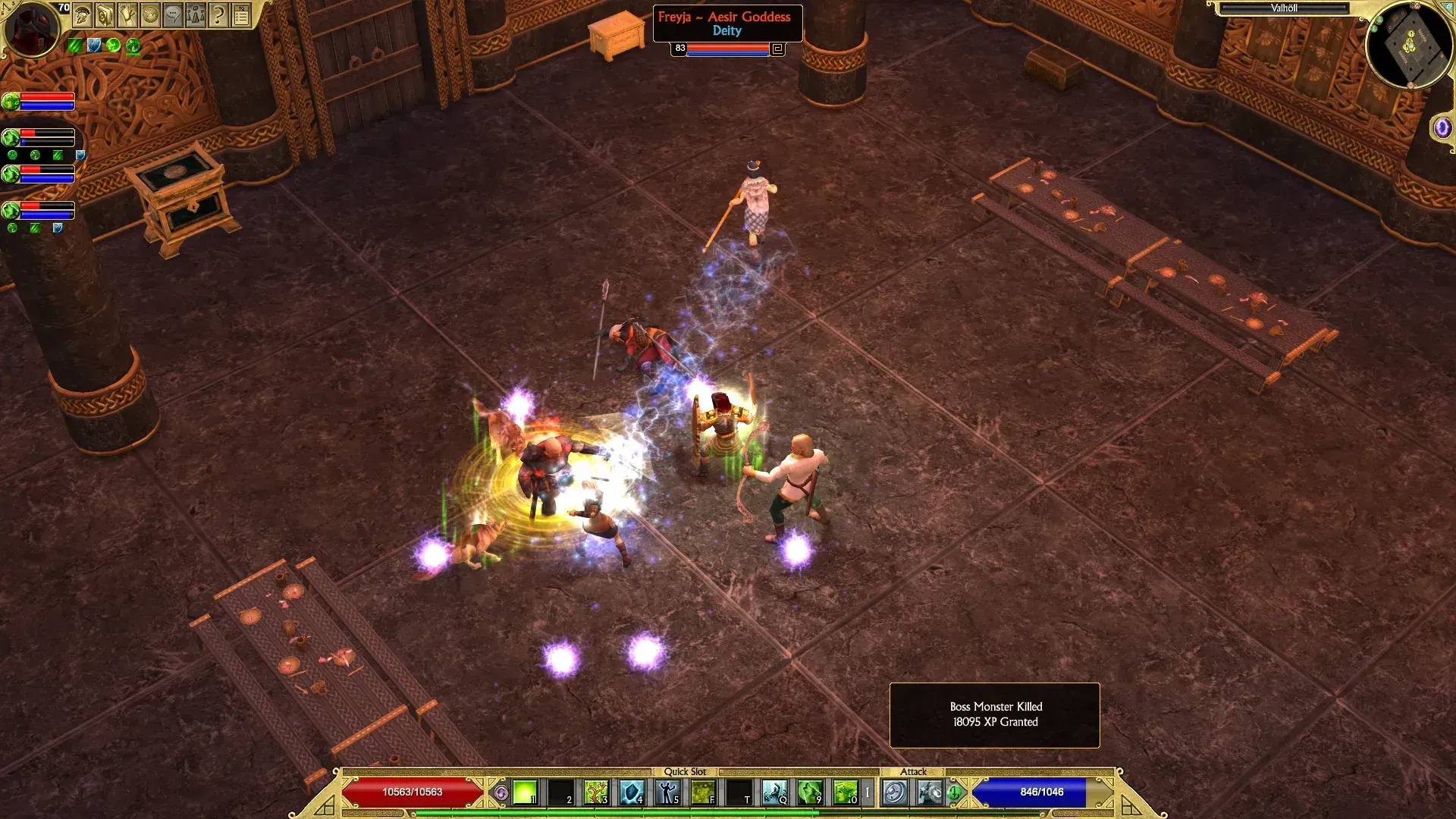
Task: Open the TQ main menu list
Action: [241, 14]
